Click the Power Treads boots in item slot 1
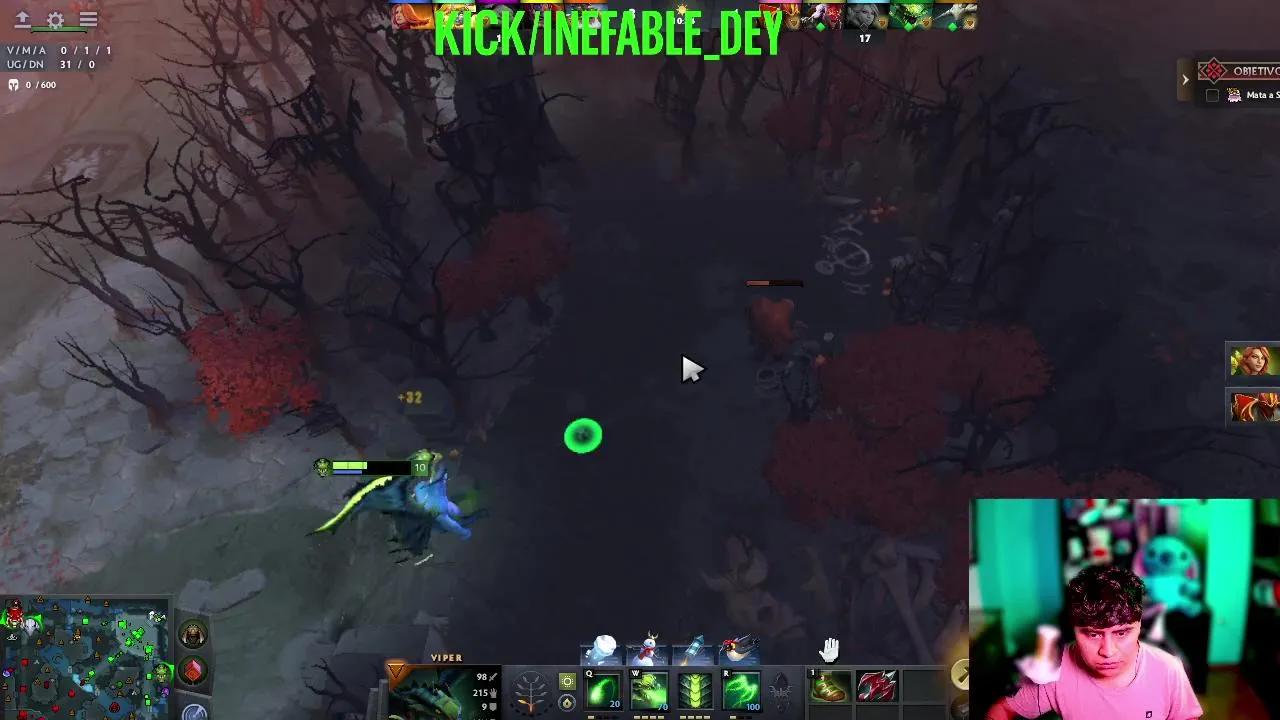 click(827, 686)
